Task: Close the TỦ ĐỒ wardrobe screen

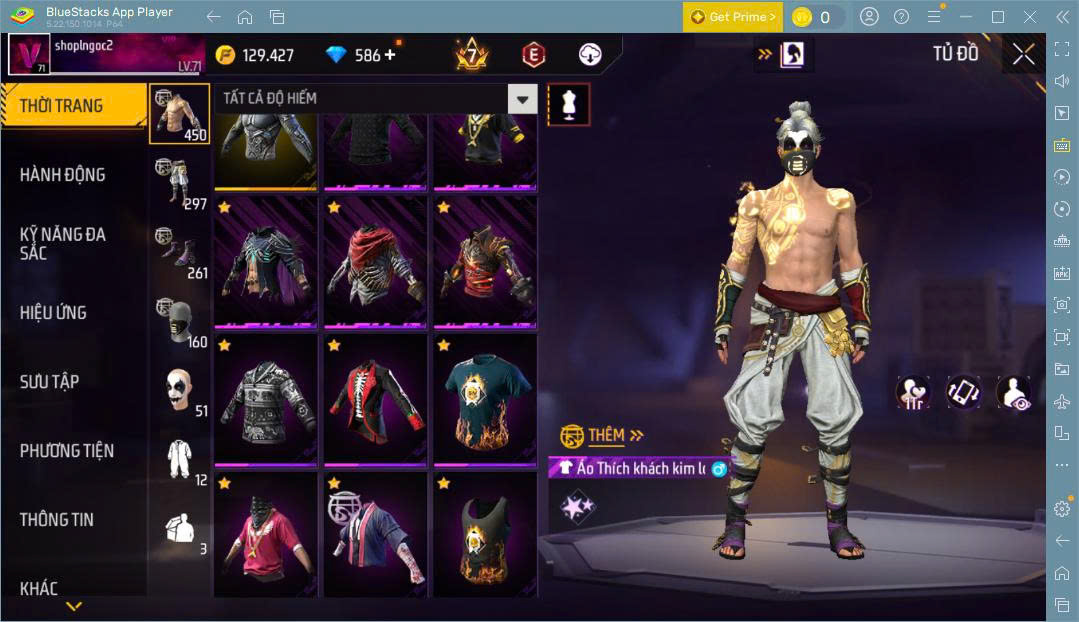Action: pyautogui.click(x=1023, y=55)
